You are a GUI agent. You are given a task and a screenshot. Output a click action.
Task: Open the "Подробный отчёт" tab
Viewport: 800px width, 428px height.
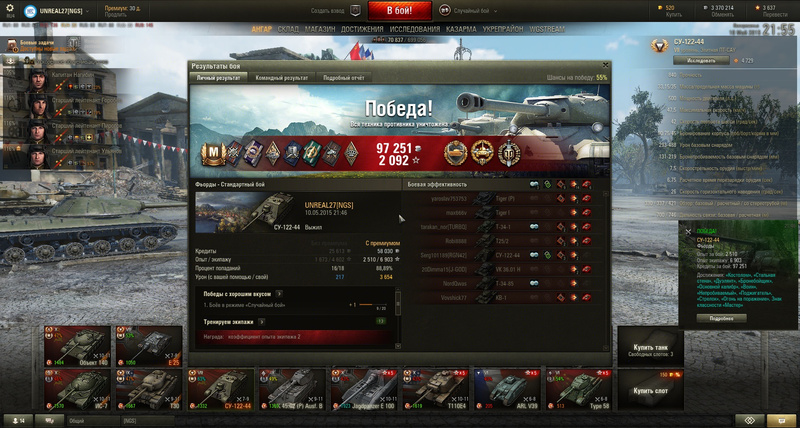coord(343,77)
